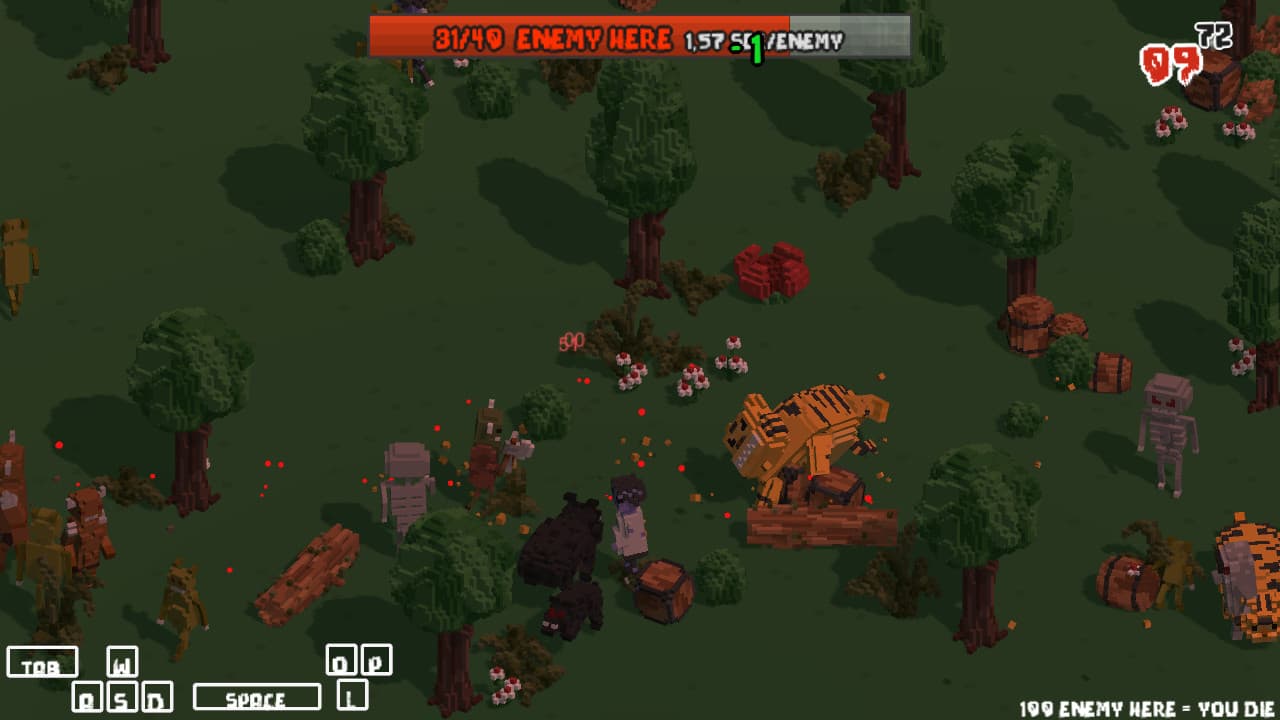
Task: Select the S key hint icon
Action: pos(120,697)
